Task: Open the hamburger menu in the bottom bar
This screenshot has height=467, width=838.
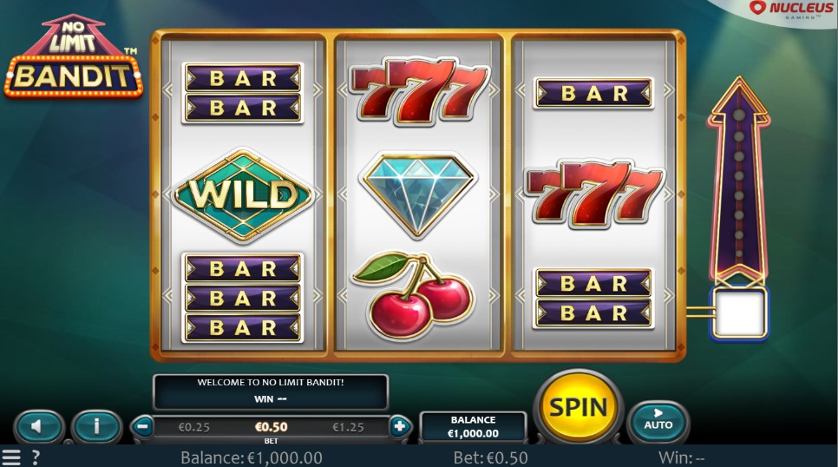Action: pyautogui.click(x=11, y=458)
